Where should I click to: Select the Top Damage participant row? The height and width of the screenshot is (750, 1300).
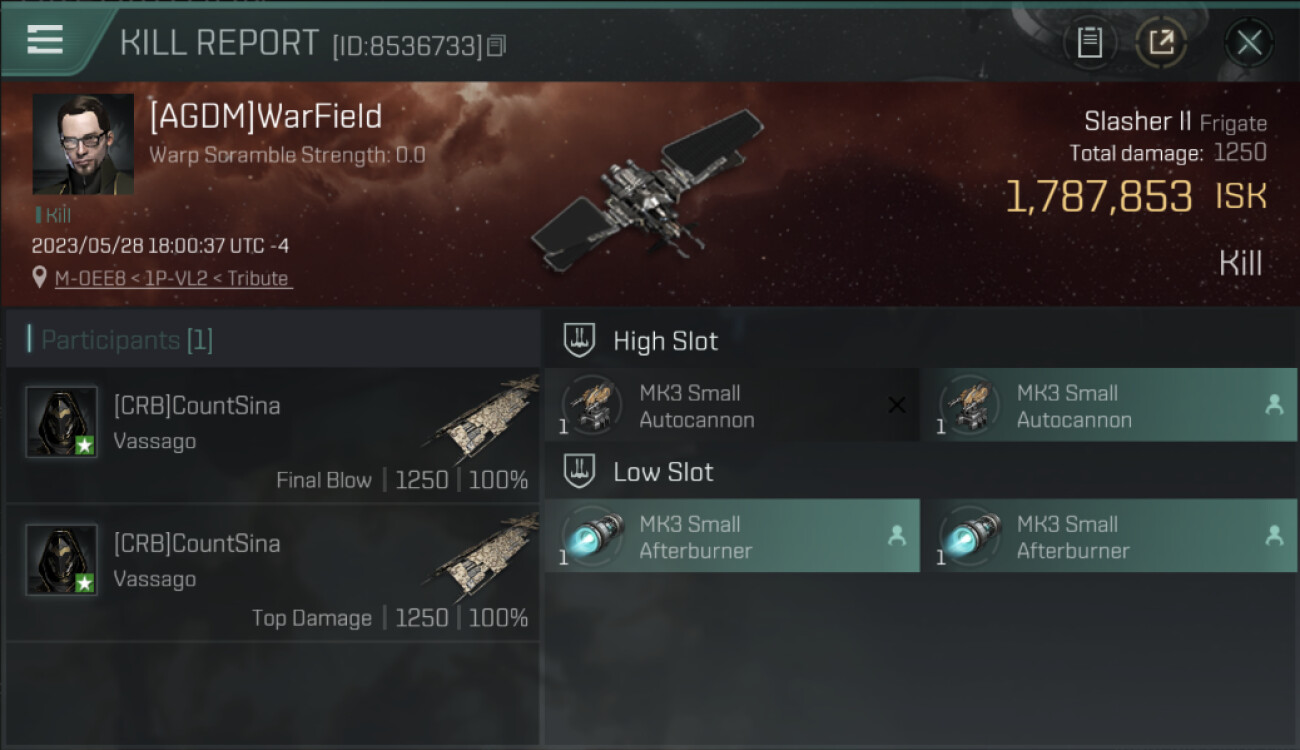click(x=273, y=573)
